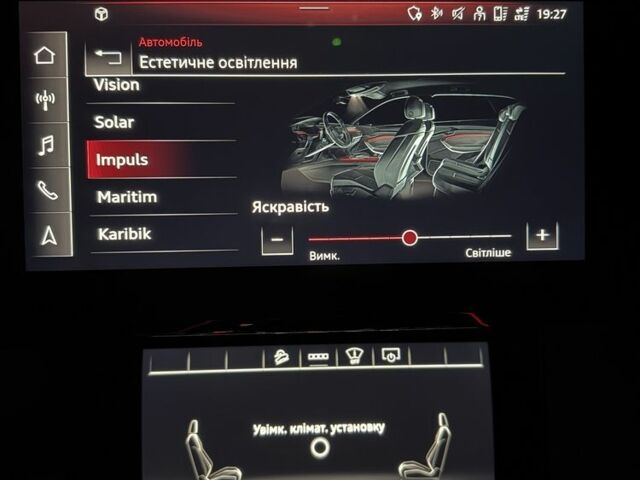Open the media music note menu
Image resolution: width=640 pixels, height=480 pixels.
45,146
